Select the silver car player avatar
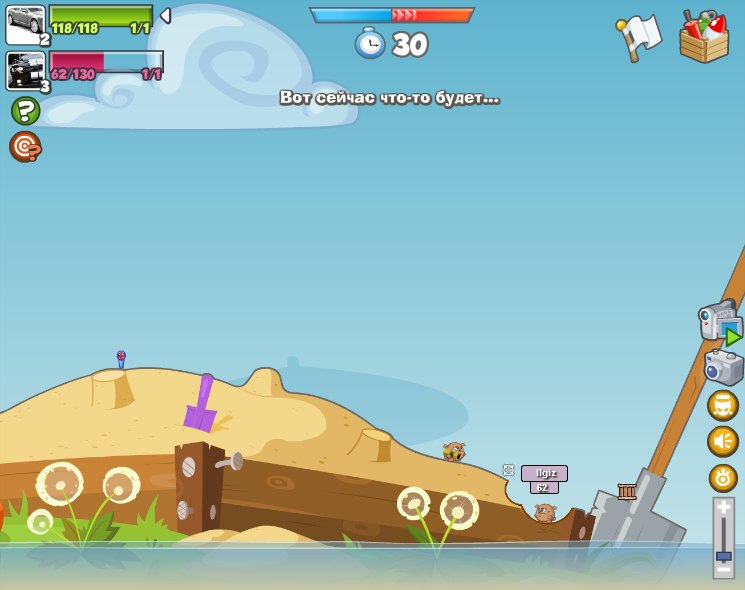The image size is (745, 590). click(25, 23)
